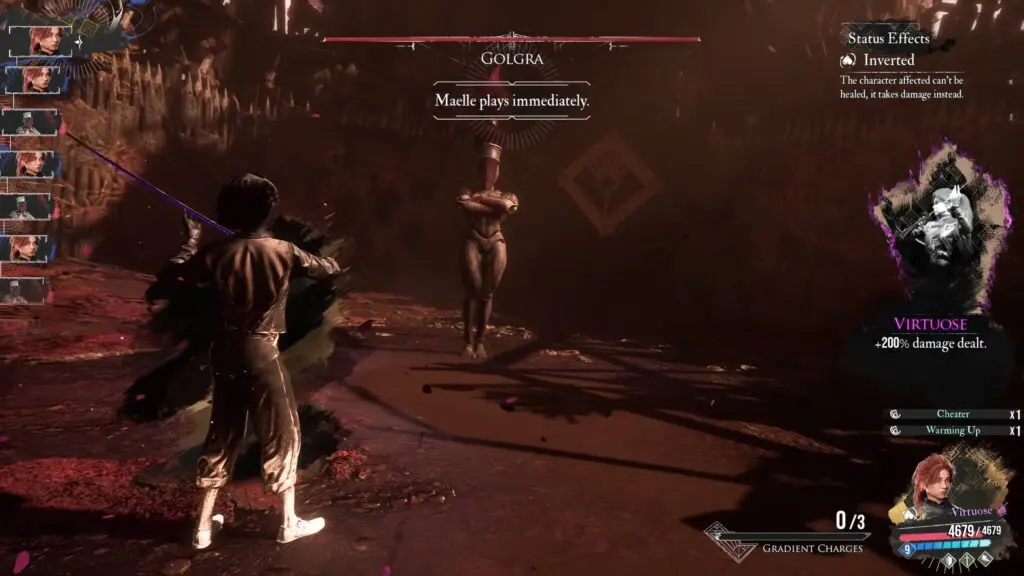Click the current-turn portrait atop the turn order

(38, 40)
